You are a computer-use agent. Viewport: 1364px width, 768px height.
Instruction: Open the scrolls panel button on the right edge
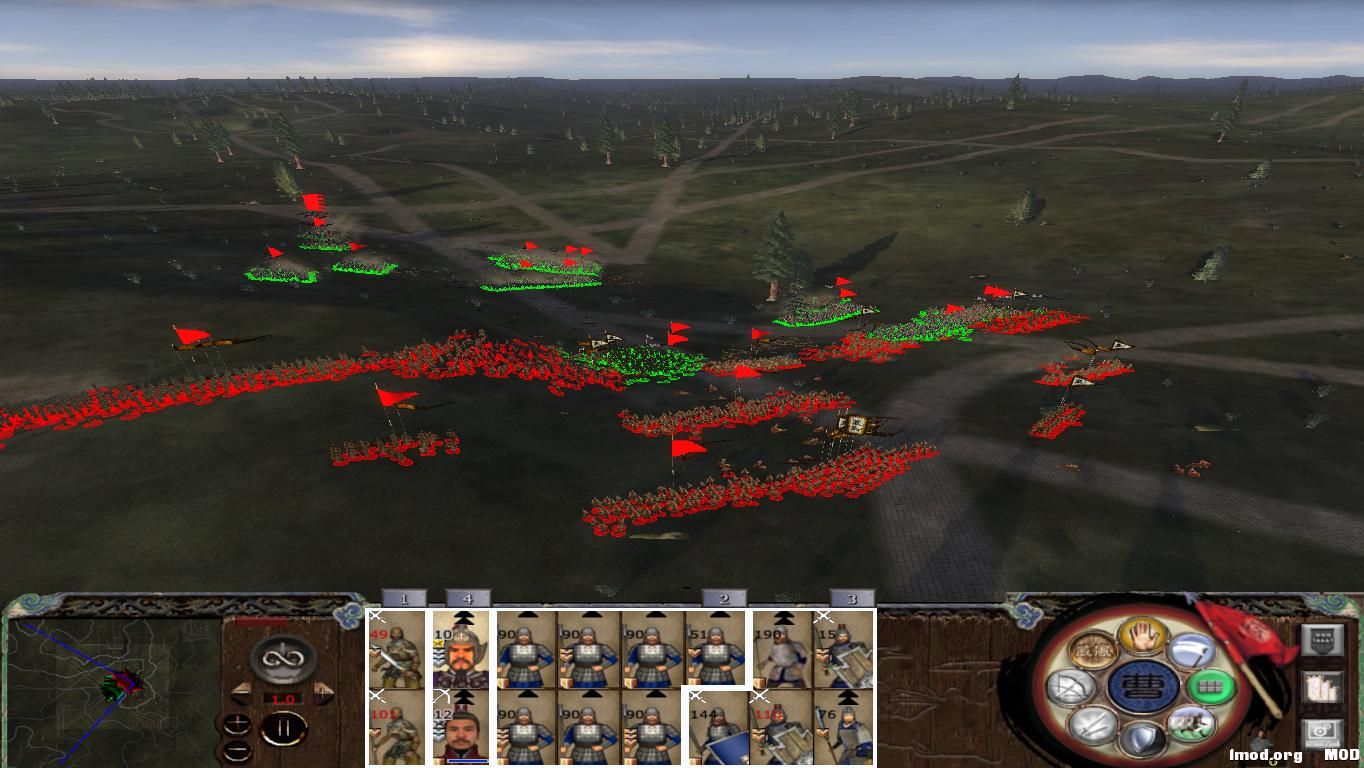click(x=1323, y=688)
